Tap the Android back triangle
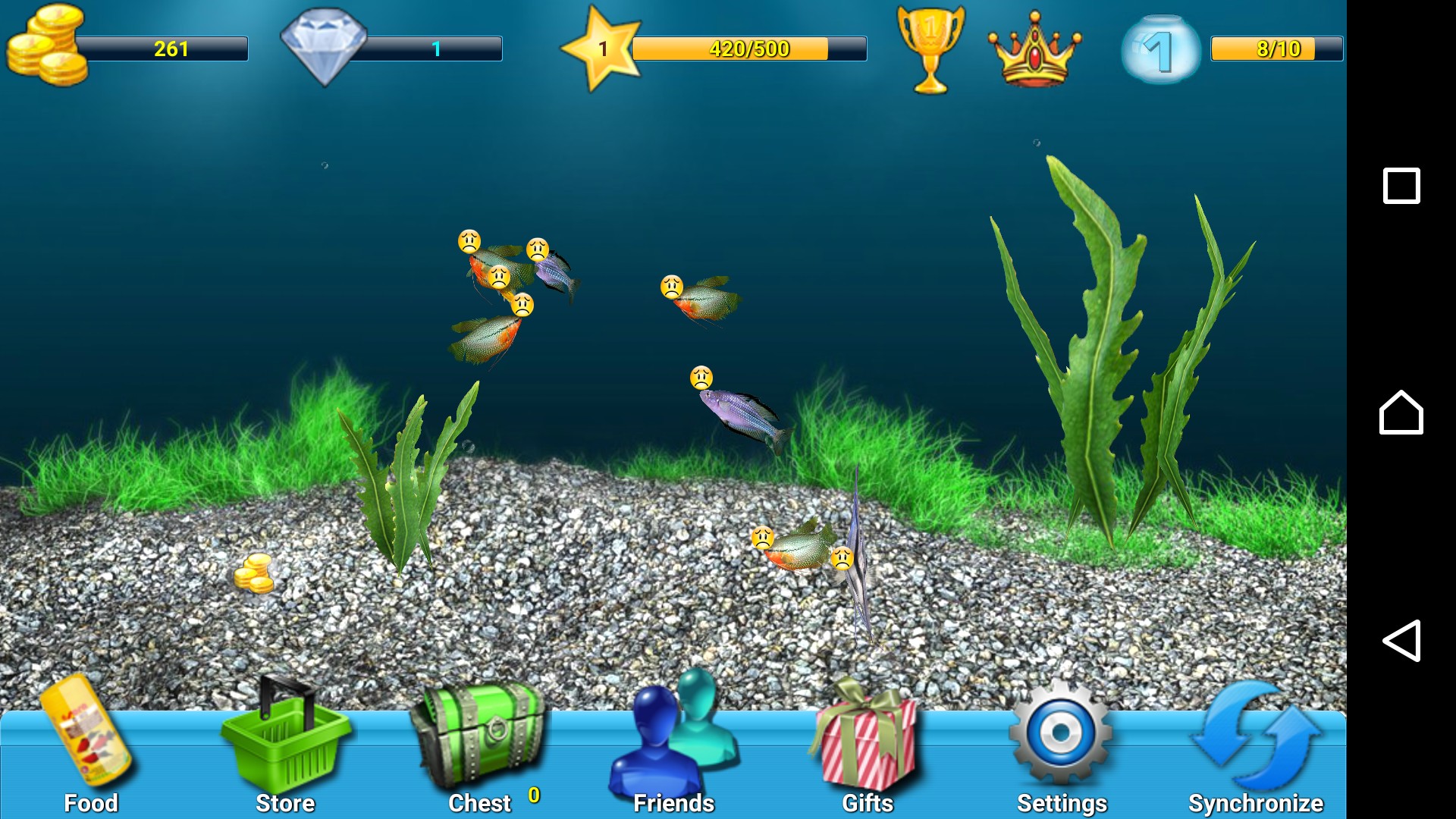This screenshot has width=1456, height=819. (1401, 641)
